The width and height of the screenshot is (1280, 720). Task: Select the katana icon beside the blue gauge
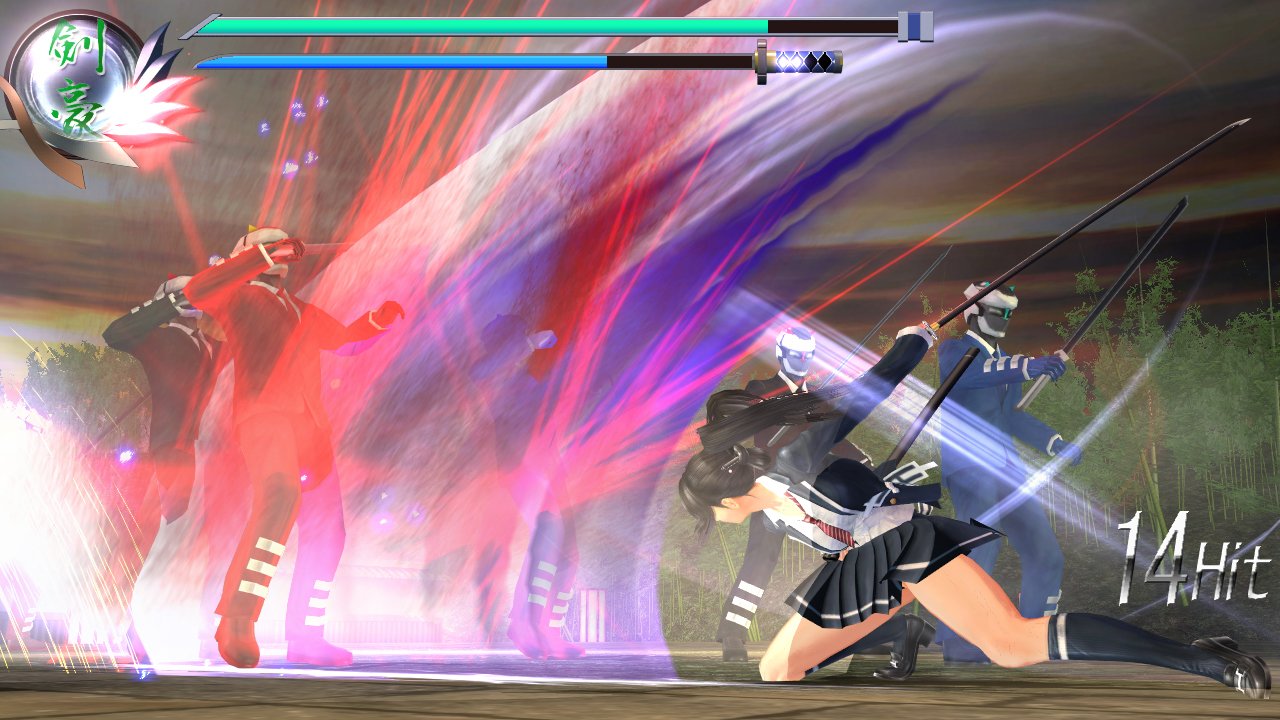805,60
